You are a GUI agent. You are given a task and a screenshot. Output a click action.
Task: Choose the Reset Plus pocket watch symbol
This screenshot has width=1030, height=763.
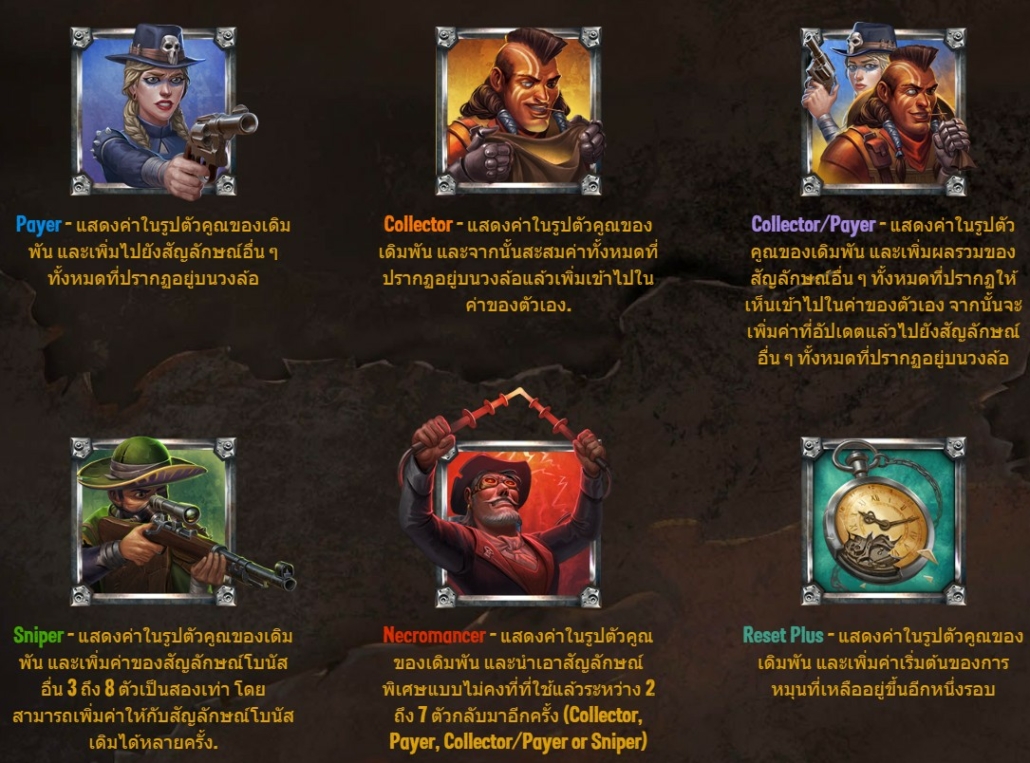[883, 521]
